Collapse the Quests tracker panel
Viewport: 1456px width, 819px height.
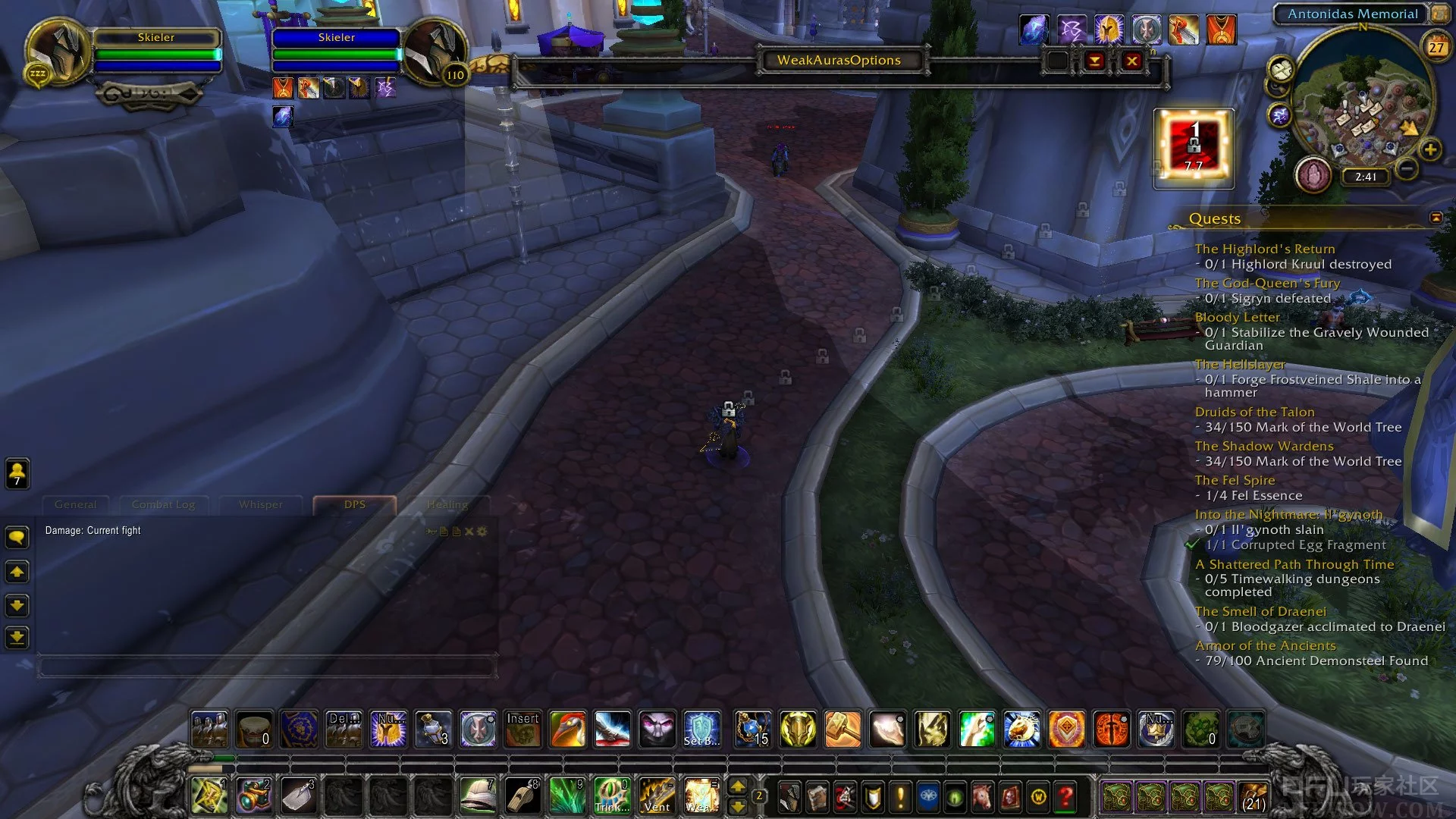point(1436,218)
